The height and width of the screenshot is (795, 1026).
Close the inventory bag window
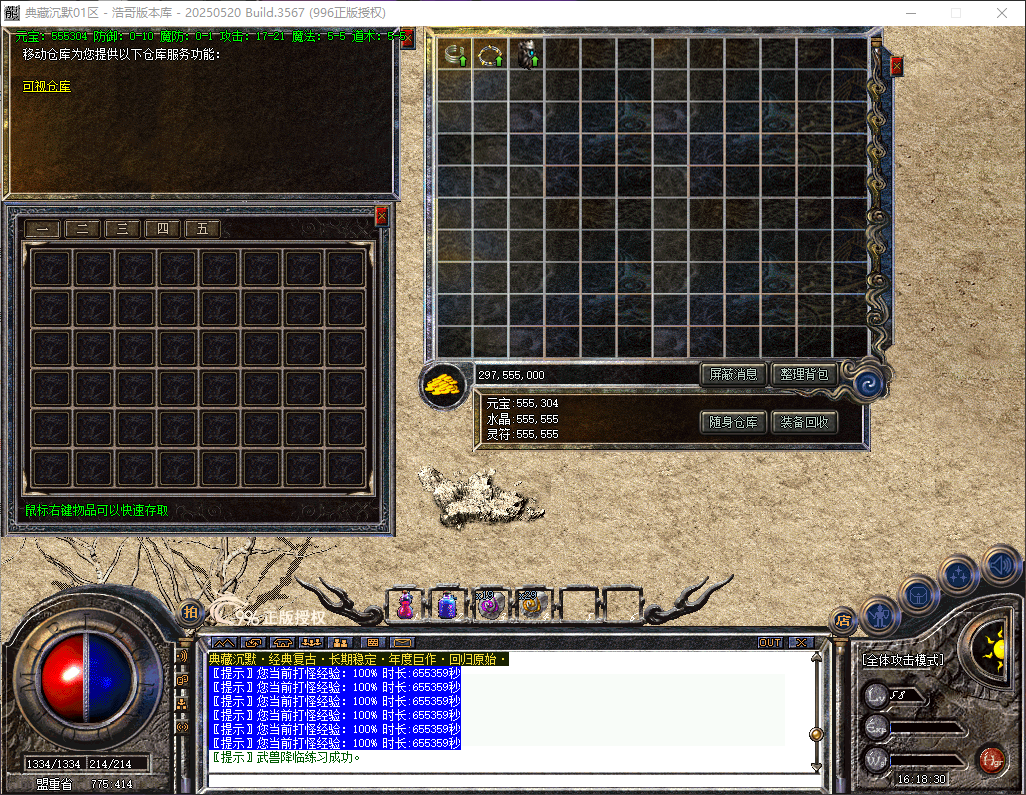coord(896,66)
